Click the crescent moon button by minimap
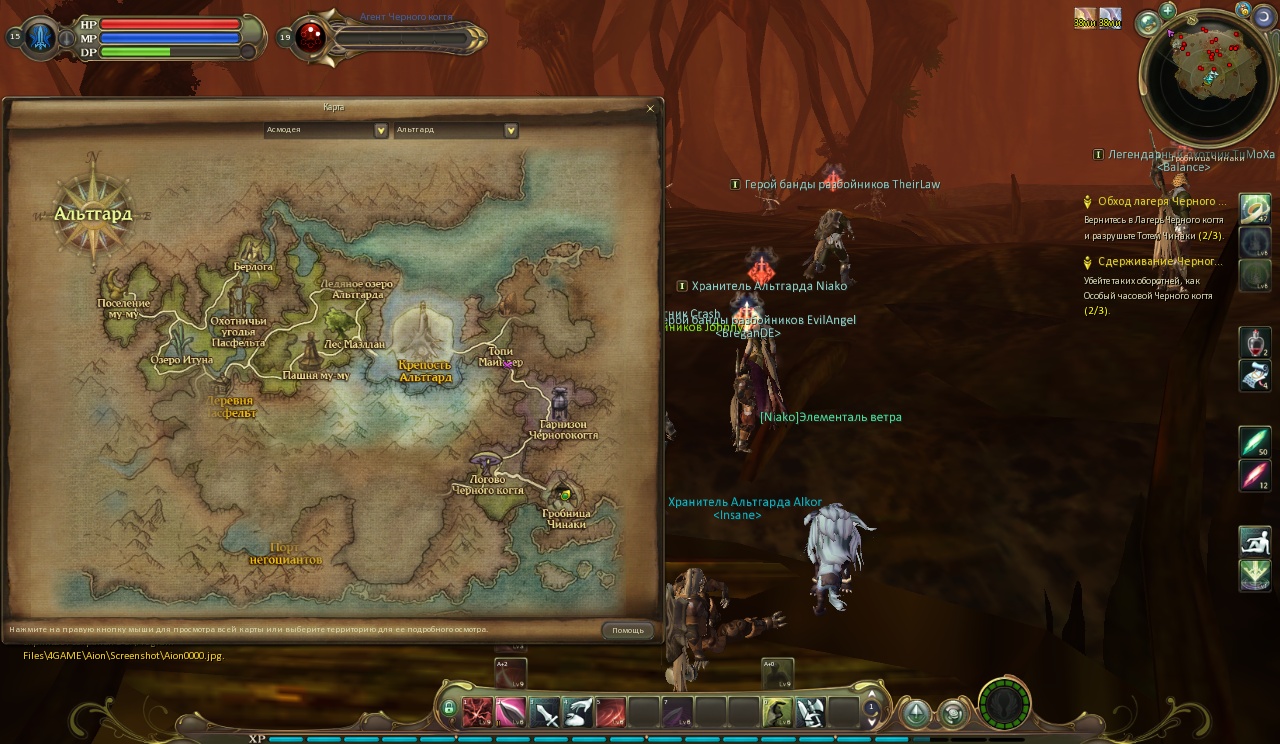1280x744 pixels. pos(1265,17)
